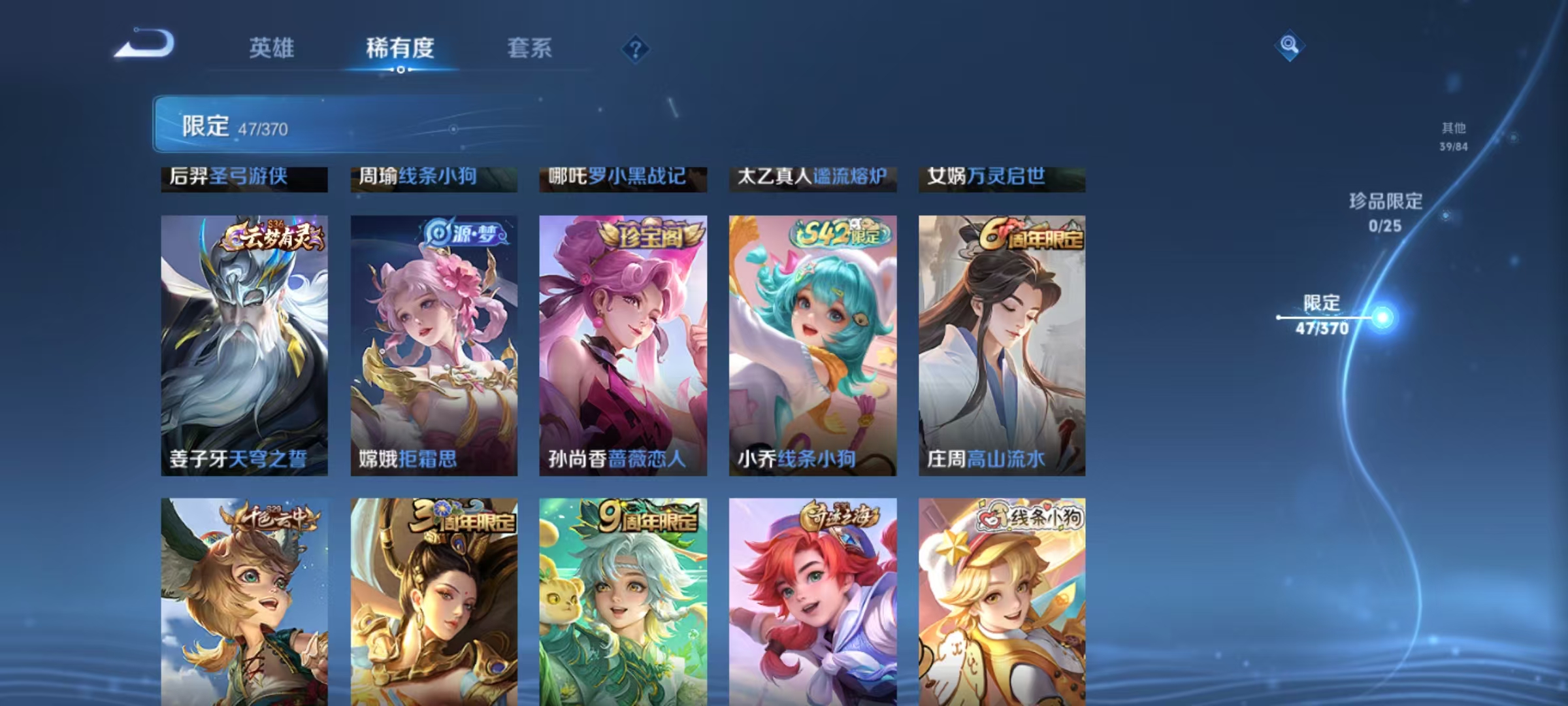Switch to the 套系 tab

[x=531, y=48]
